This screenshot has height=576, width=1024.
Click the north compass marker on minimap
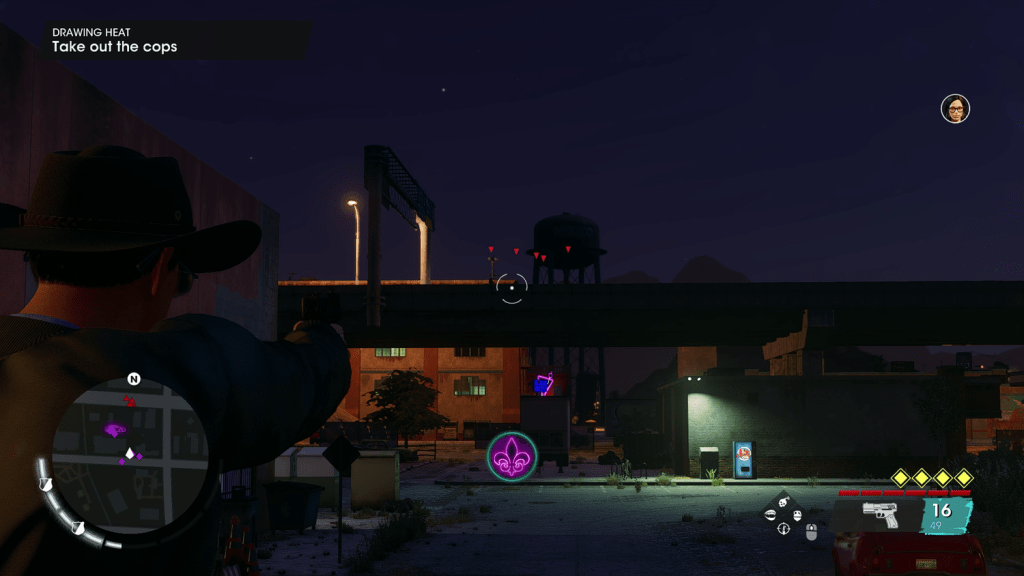(133, 379)
